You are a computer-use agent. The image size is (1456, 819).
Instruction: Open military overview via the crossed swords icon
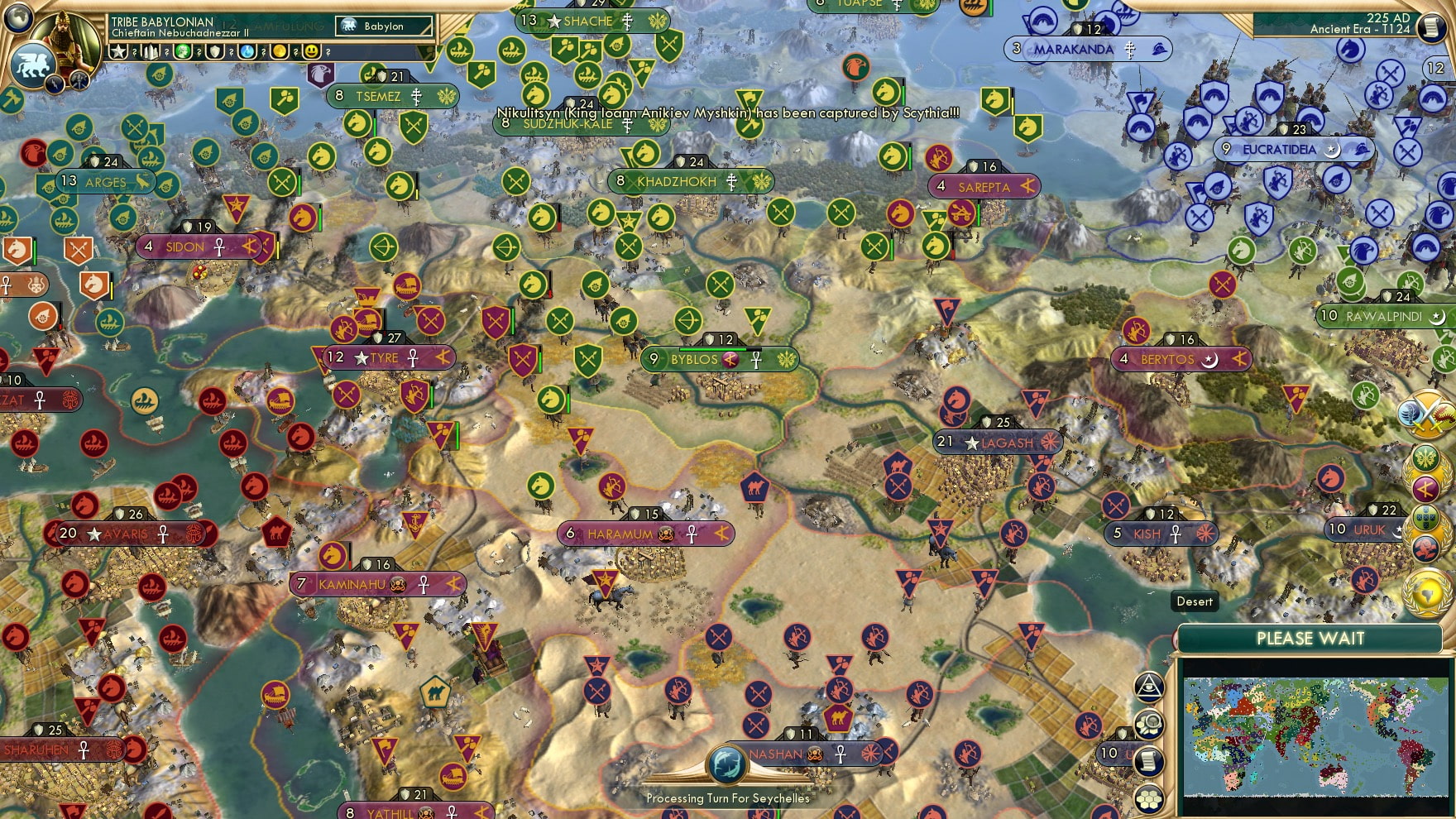click(1426, 412)
